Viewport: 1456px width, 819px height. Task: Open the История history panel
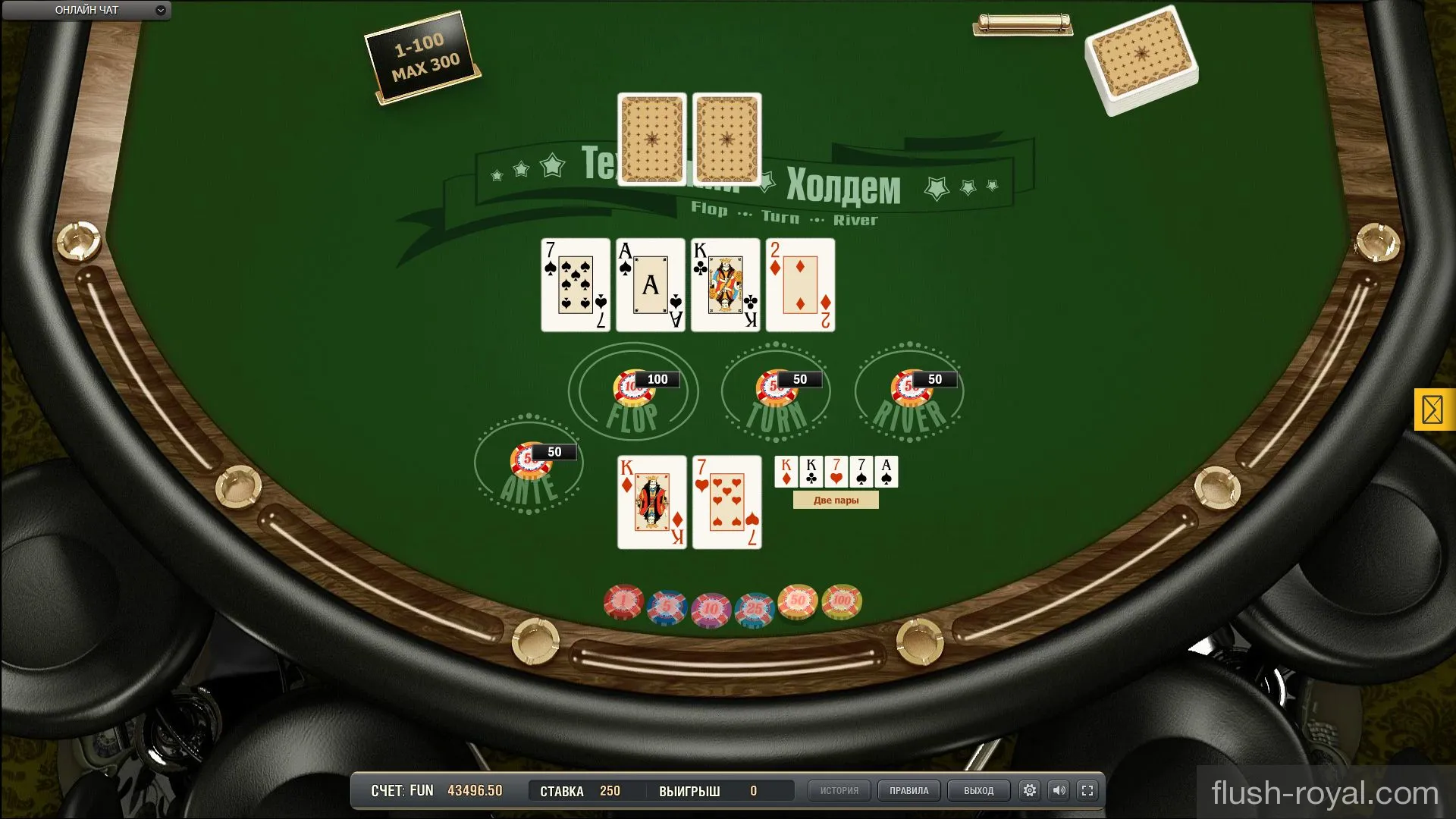click(x=839, y=791)
